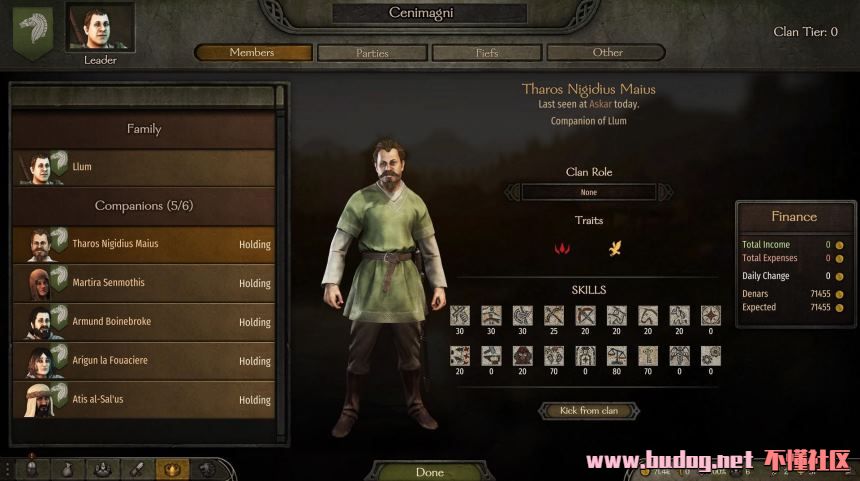860x481 pixels.
Task: Click the golden bird trait icon
Action: [x=615, y=248]
